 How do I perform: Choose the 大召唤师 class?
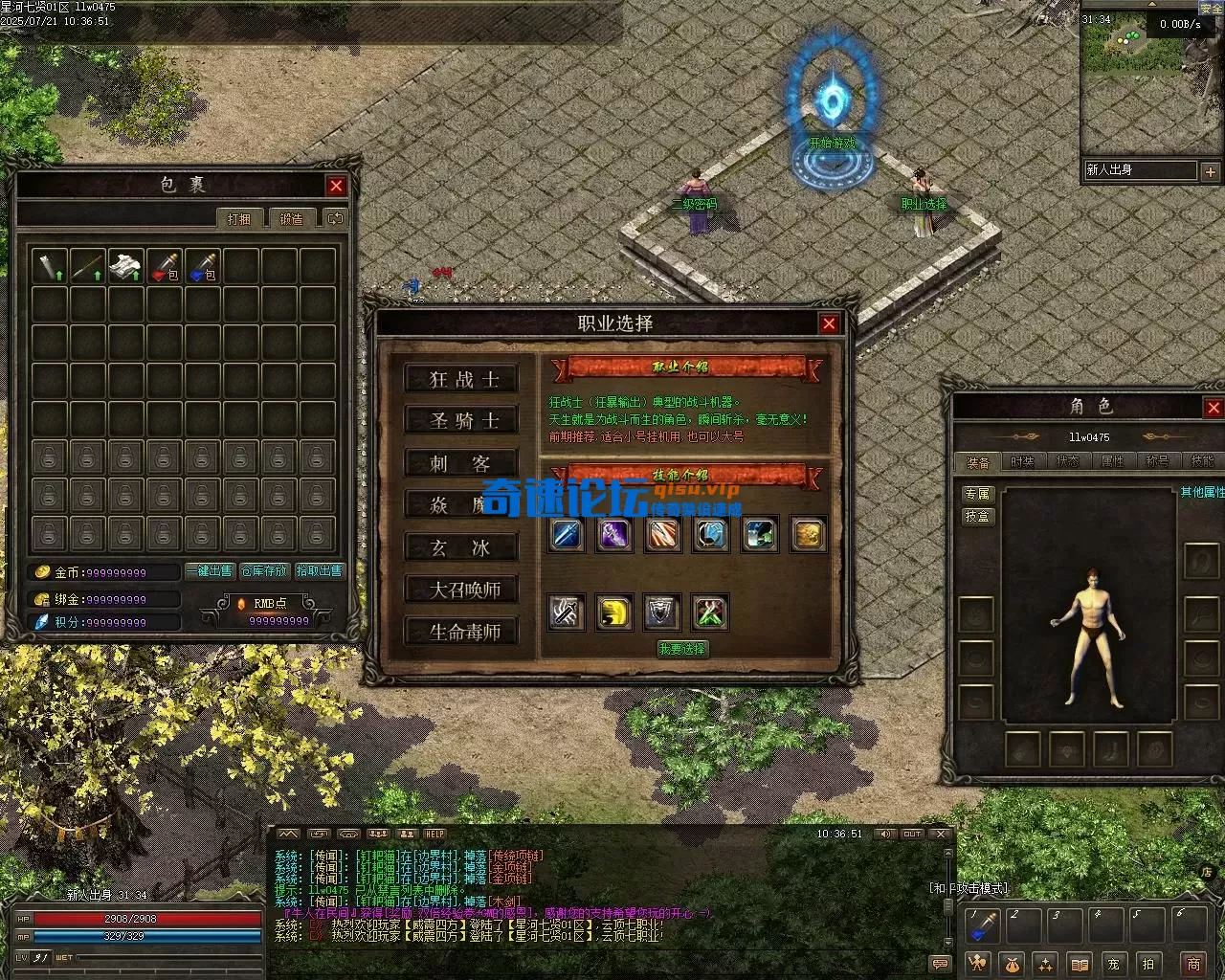pos(461,590)
